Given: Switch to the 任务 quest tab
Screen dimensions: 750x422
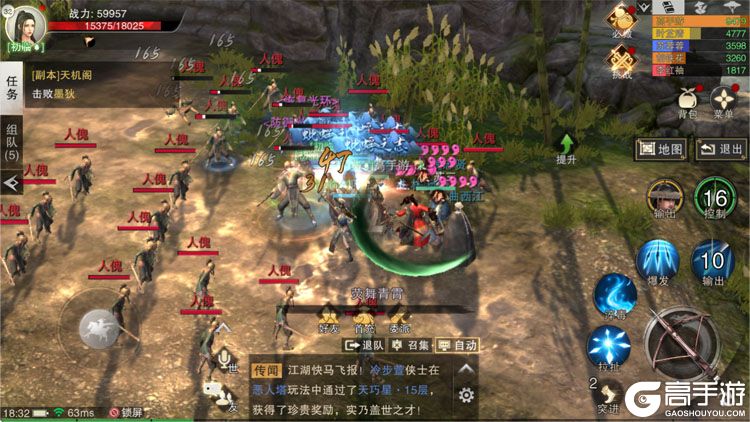Looking at the screenshot, I should tap(12, 87).
